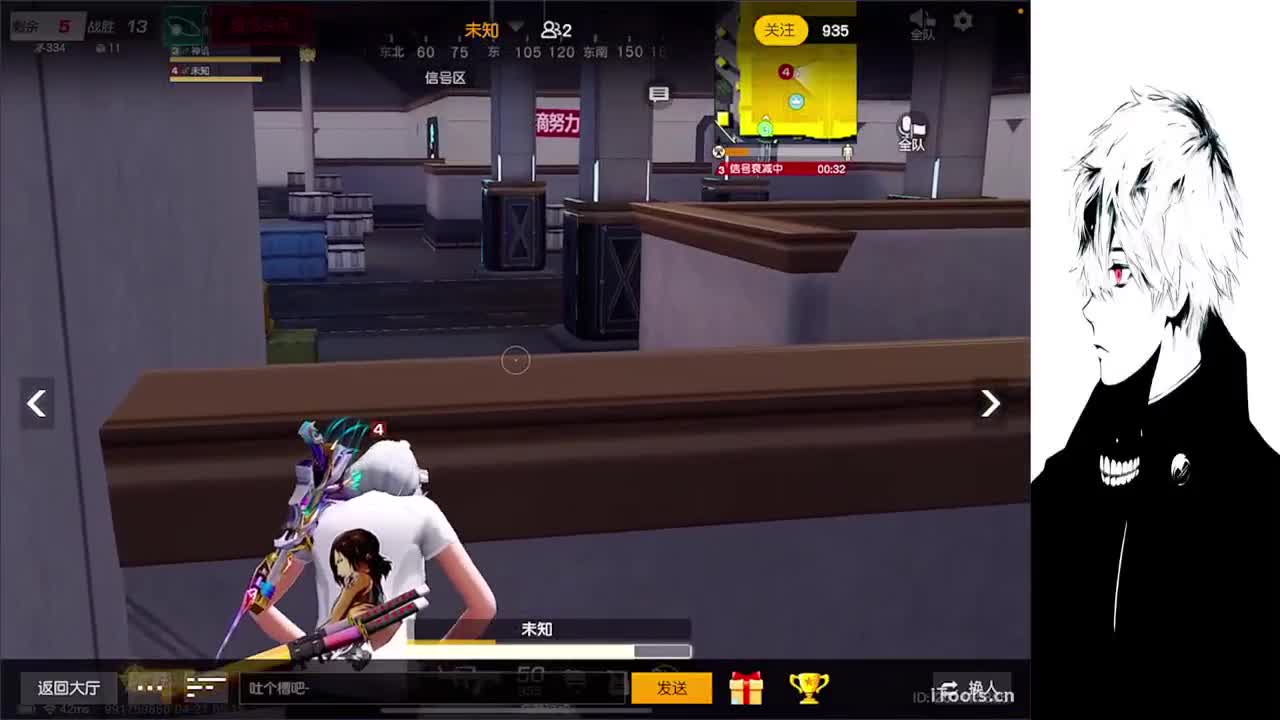Toggle follow with the 关注 button
The image size is (1280, 720).
click(x=781, y=31)
